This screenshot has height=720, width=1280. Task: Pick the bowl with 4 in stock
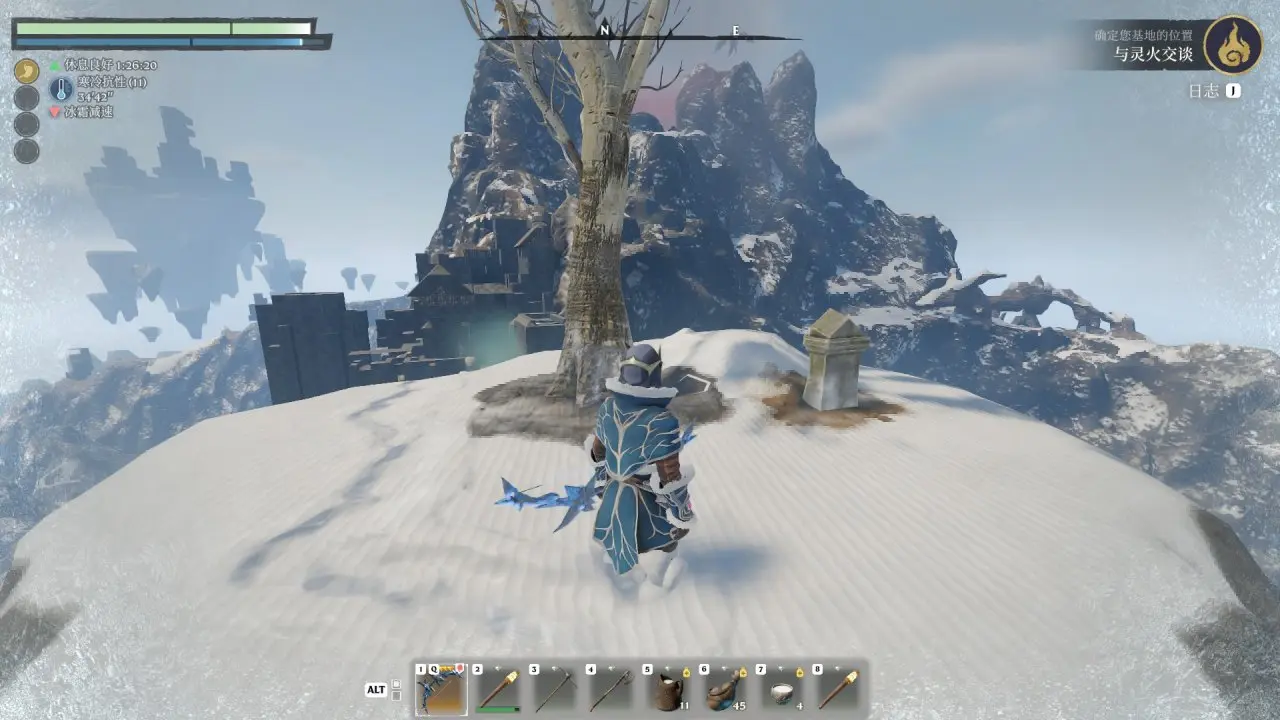[x=782, y=689]
